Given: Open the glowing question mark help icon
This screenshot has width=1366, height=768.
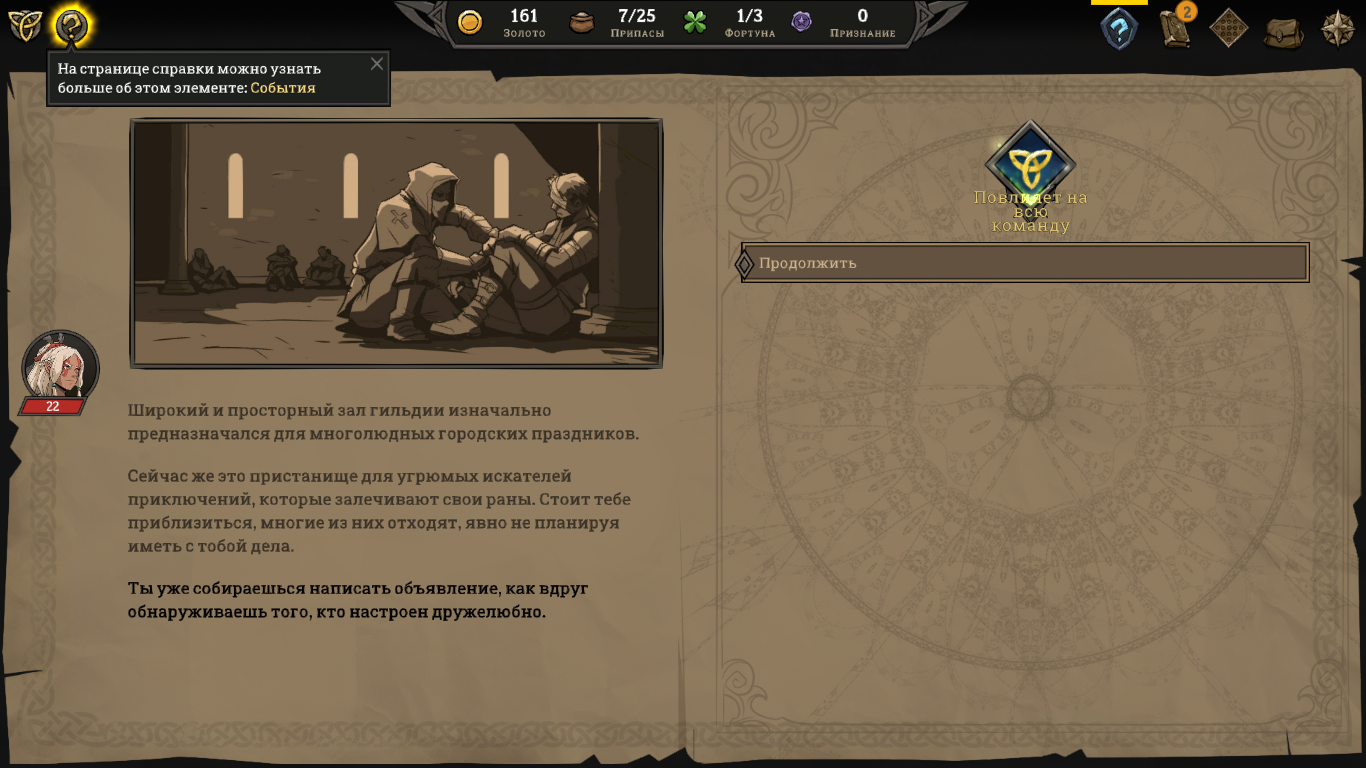Looking at the screenshot, I should point(71,27).
